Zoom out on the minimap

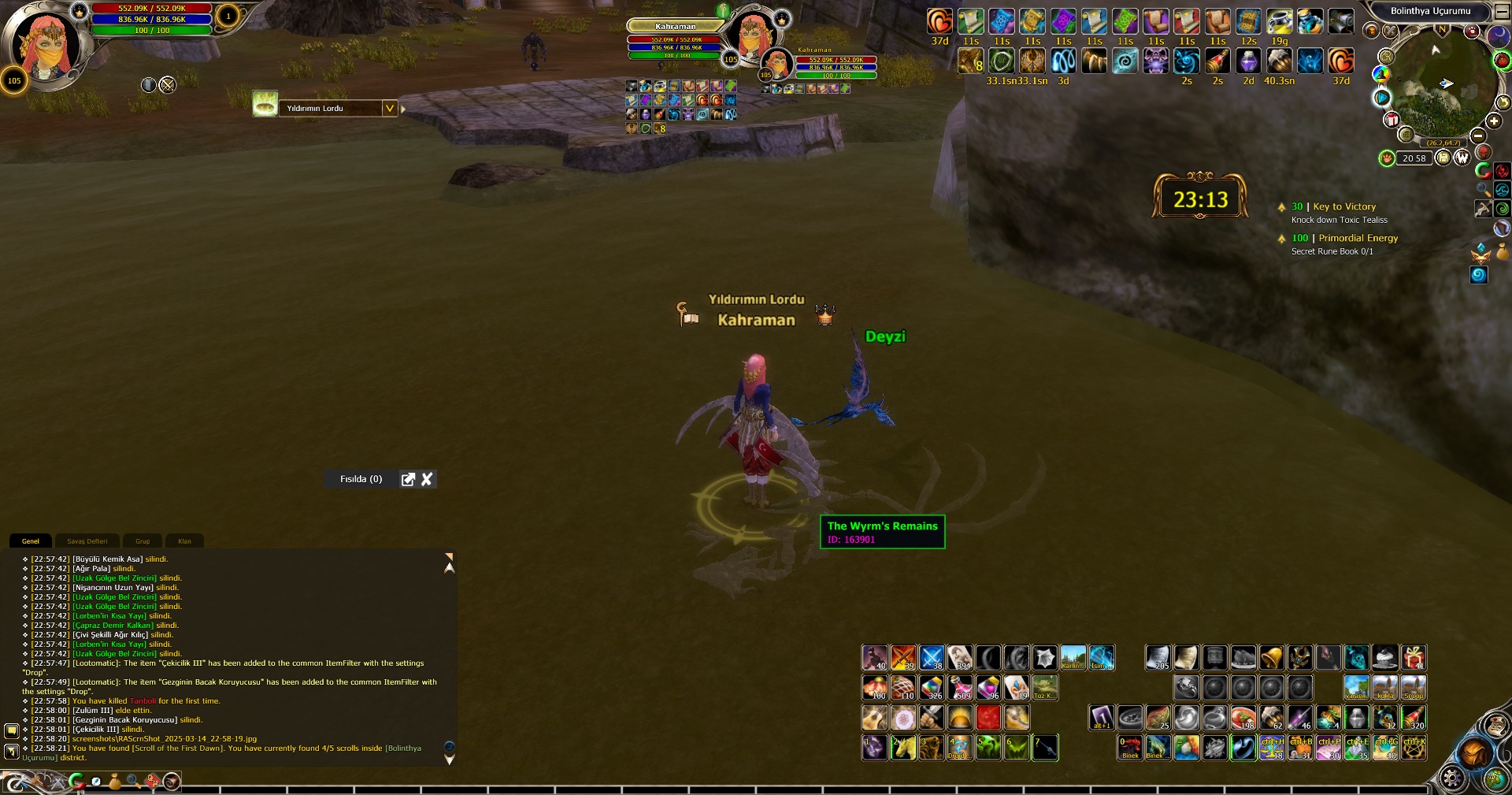pyautogui.click(x=1478, y=136)
